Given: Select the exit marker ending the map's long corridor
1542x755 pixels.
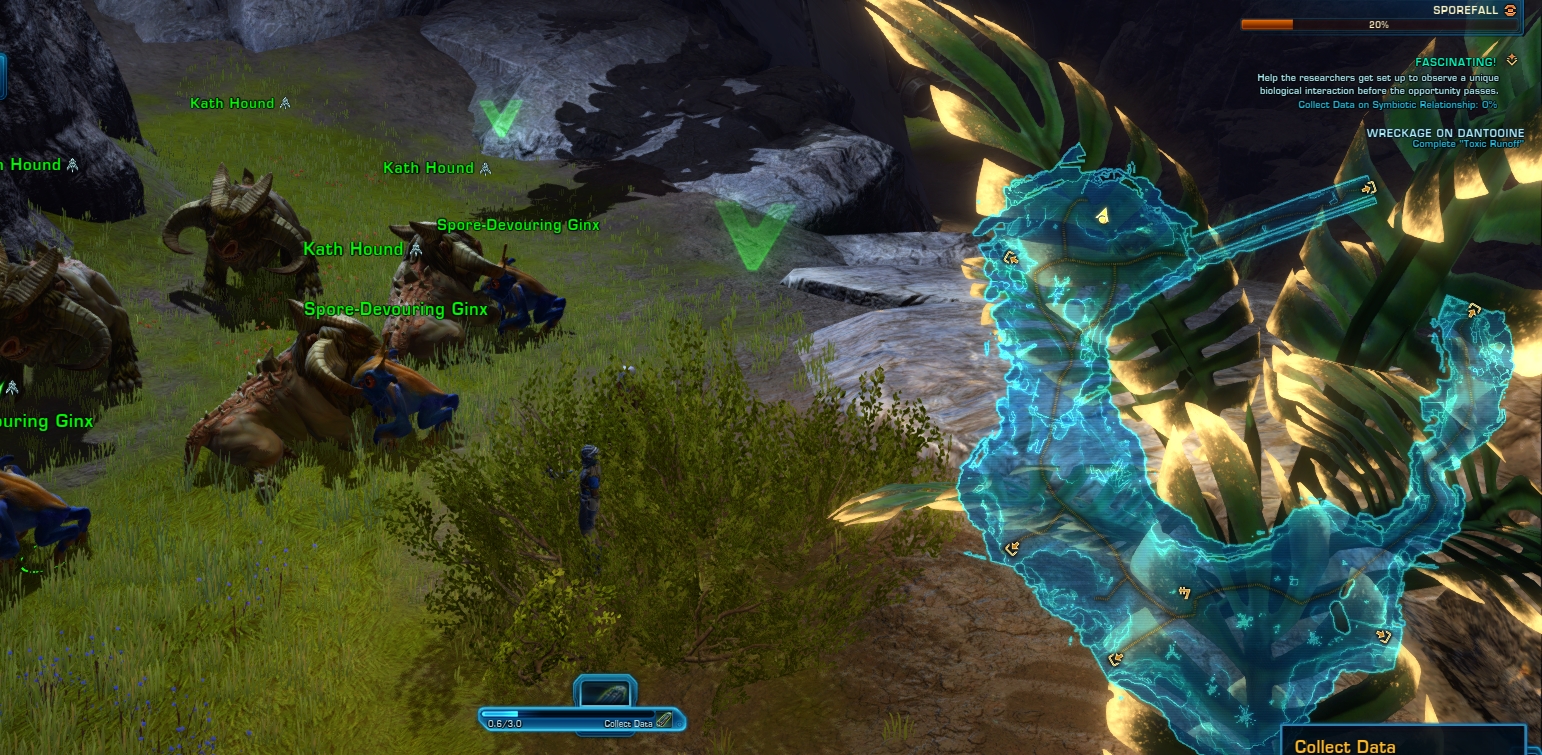Looking at the screenshot, I should point(1368,186).
